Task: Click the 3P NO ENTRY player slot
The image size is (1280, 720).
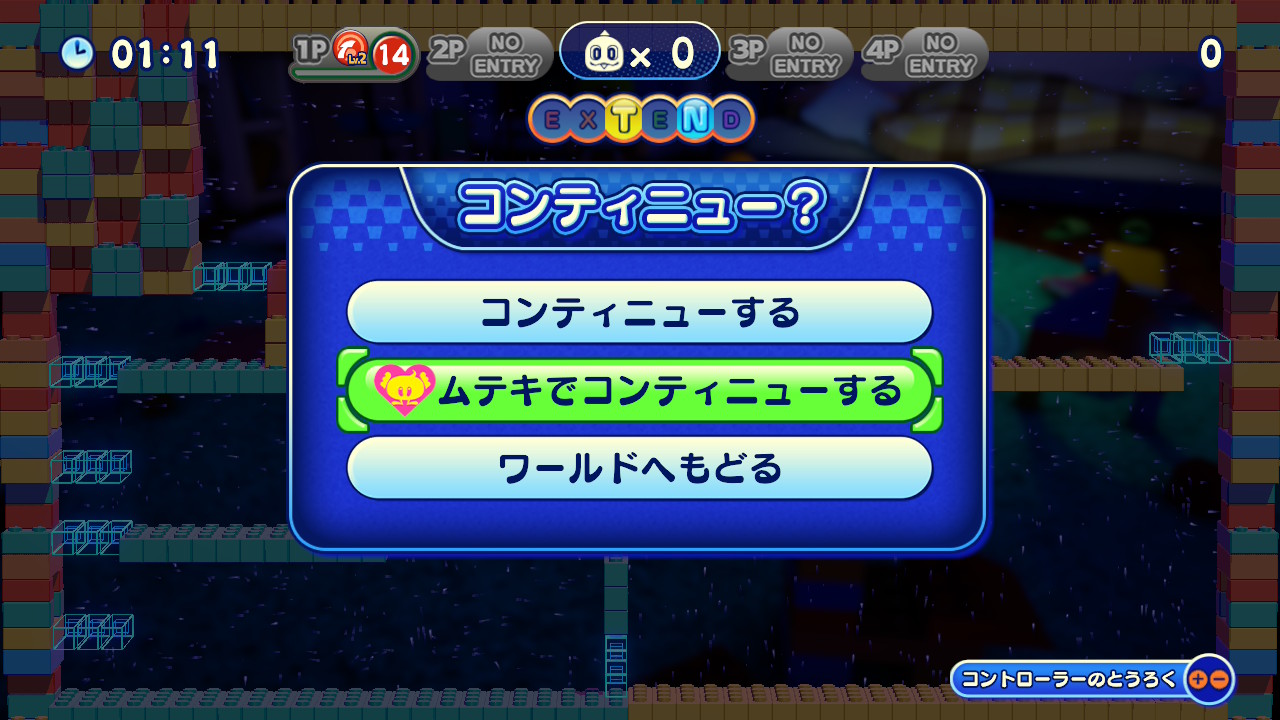Action: tap(789, 54)
